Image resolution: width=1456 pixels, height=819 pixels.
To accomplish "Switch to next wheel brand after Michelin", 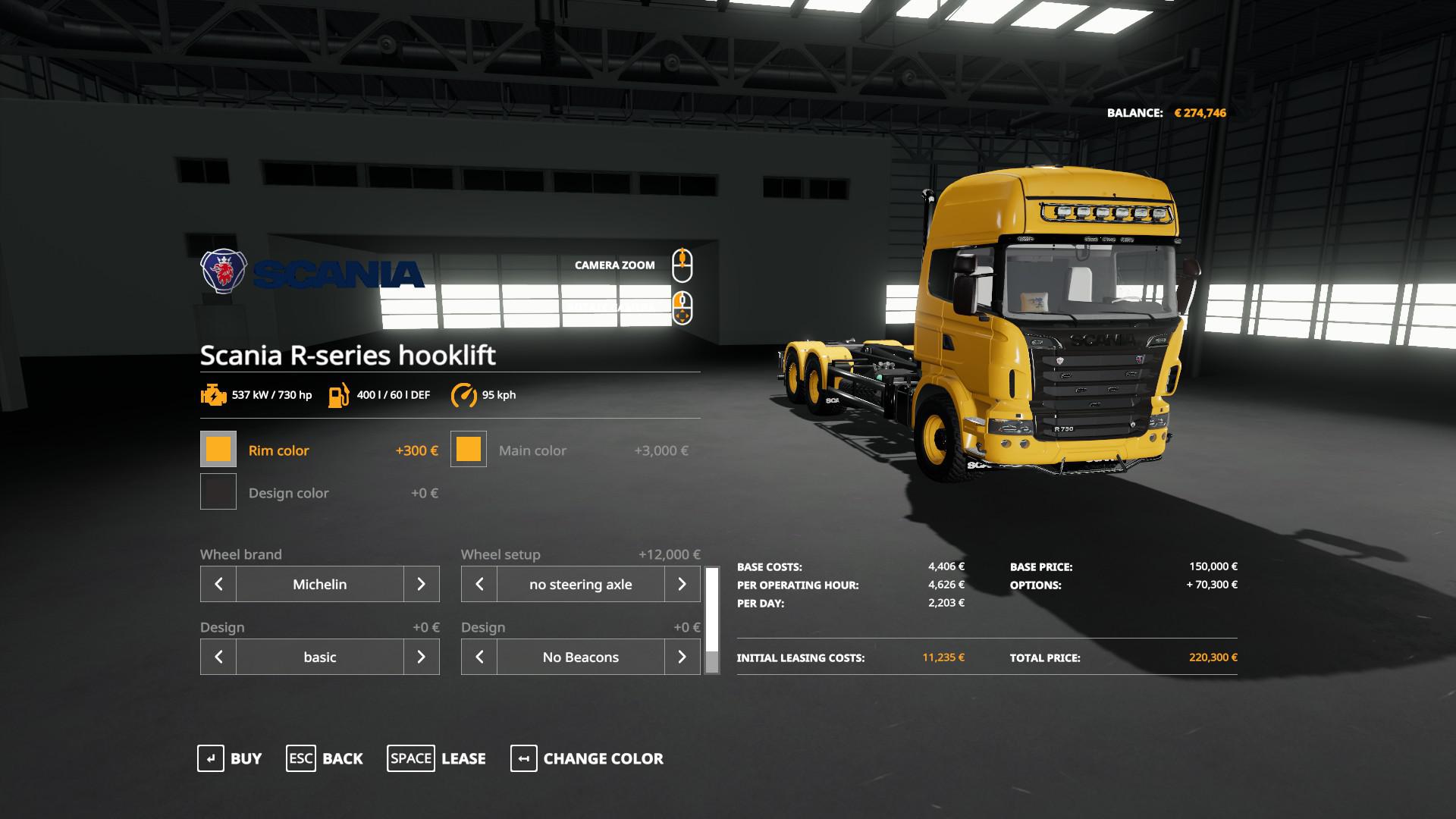I will [421, 584].
